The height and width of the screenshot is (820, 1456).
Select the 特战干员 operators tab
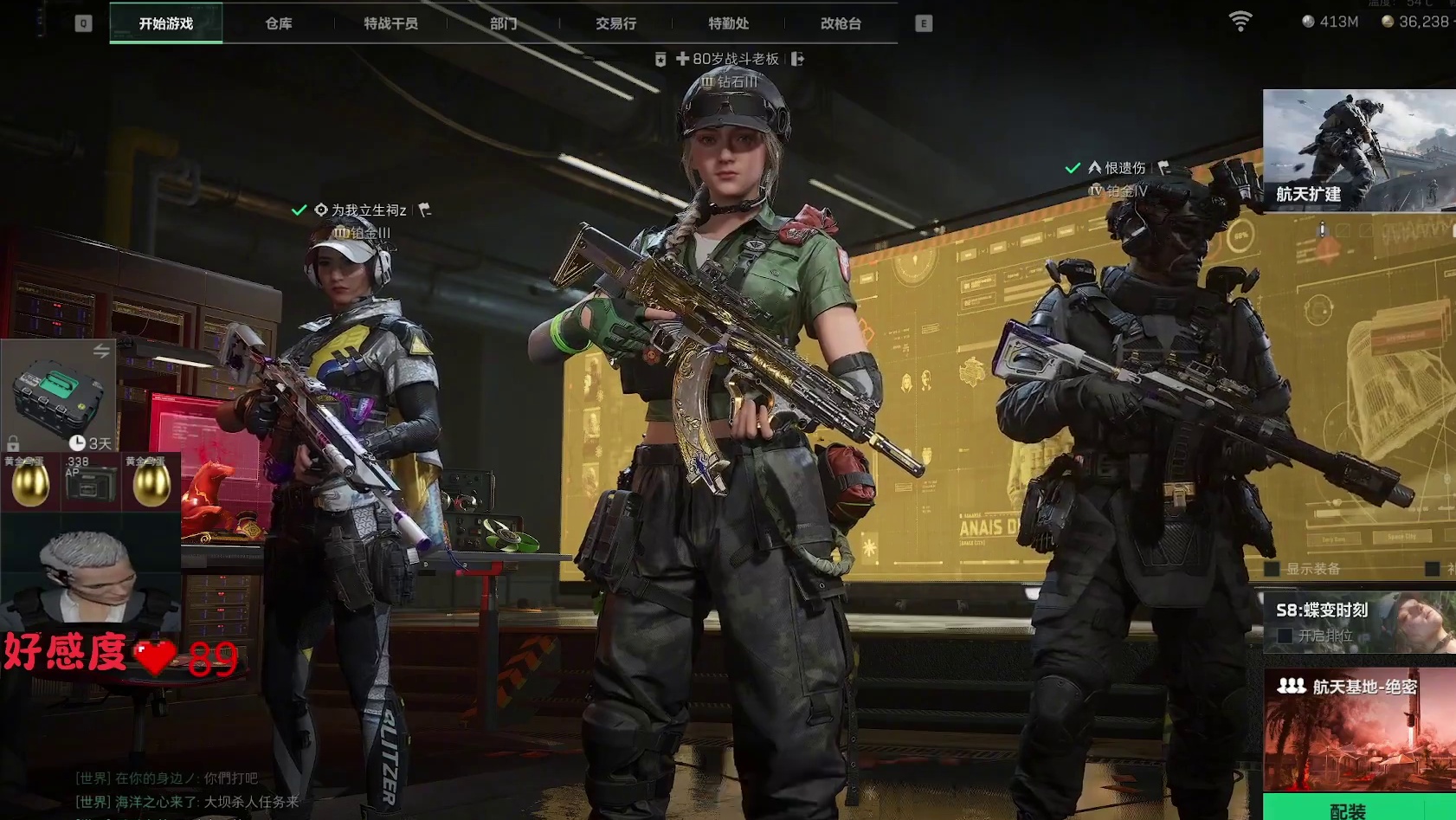tap(390, 23)
